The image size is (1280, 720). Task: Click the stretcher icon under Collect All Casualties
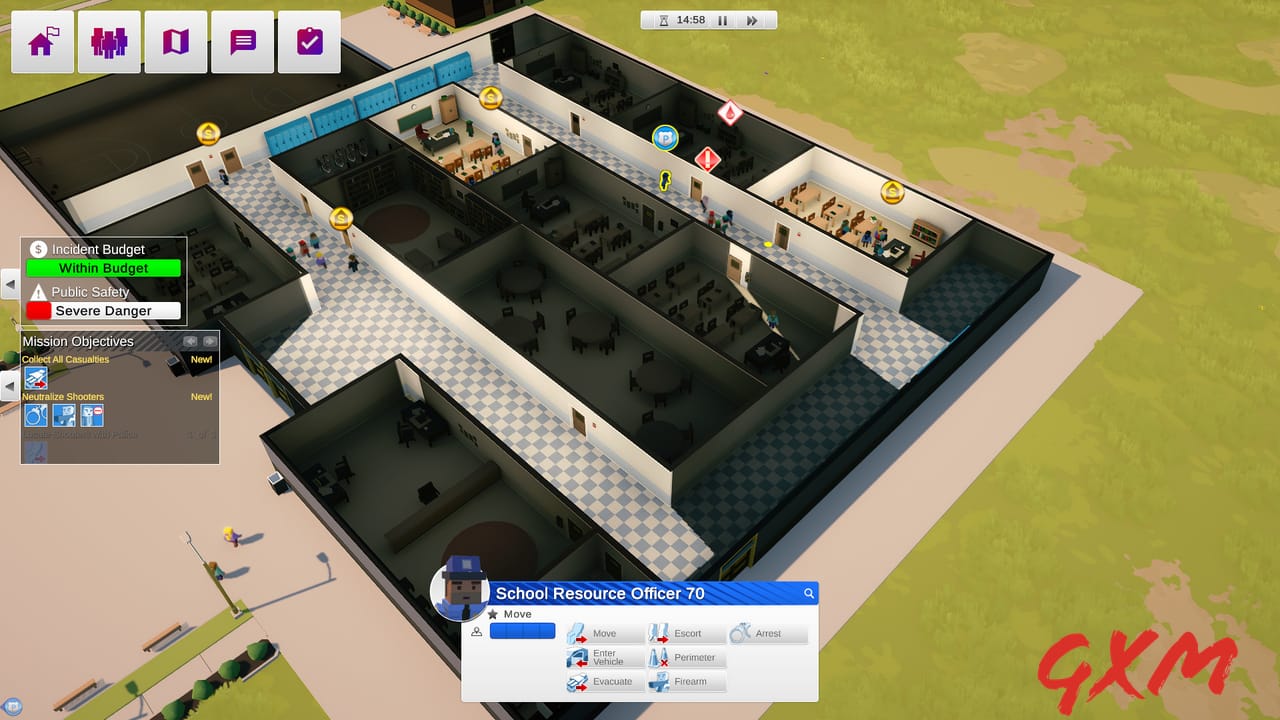[x=36, y=377]
